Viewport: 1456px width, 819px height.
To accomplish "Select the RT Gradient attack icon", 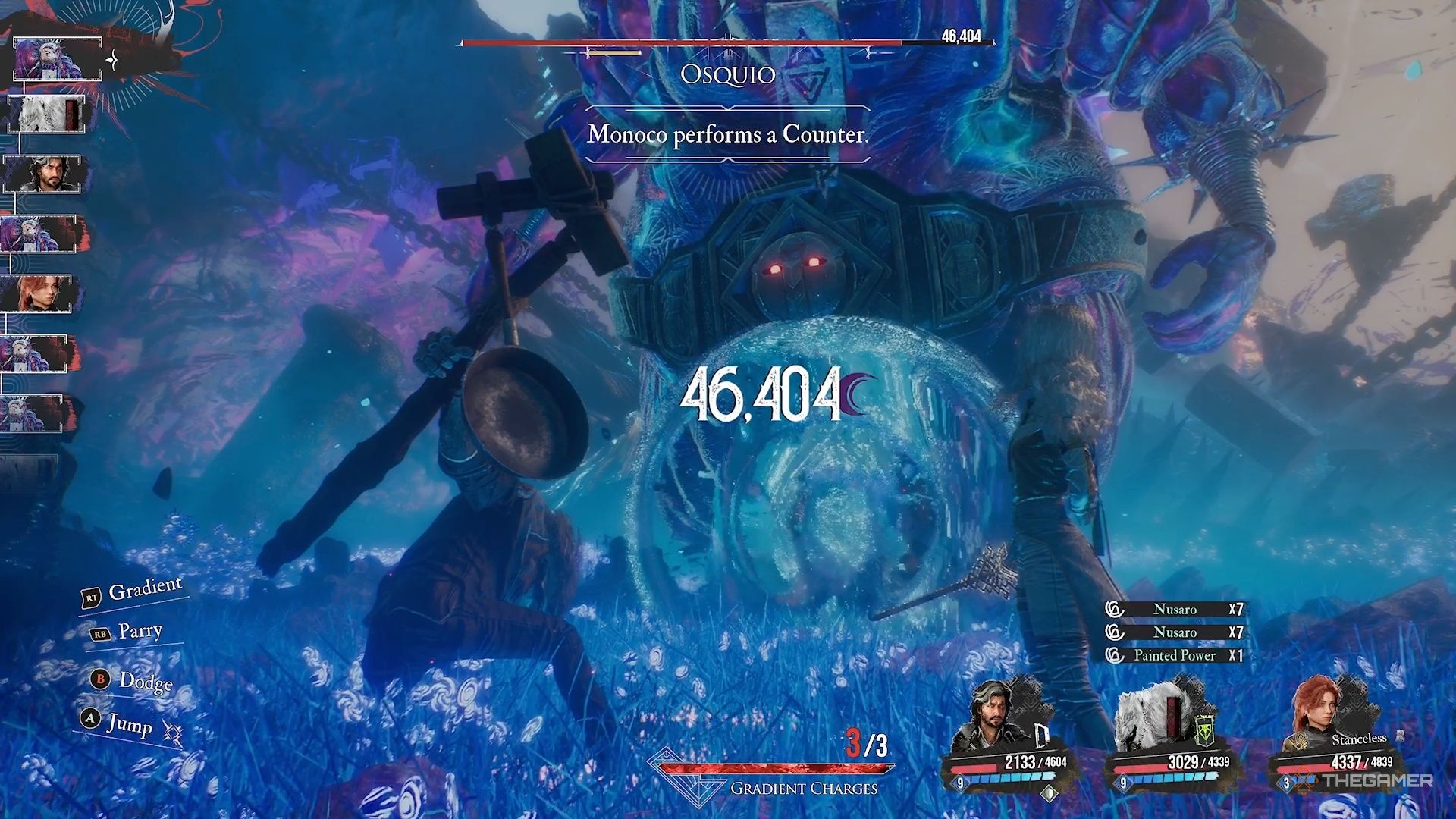I will point(93,598).
